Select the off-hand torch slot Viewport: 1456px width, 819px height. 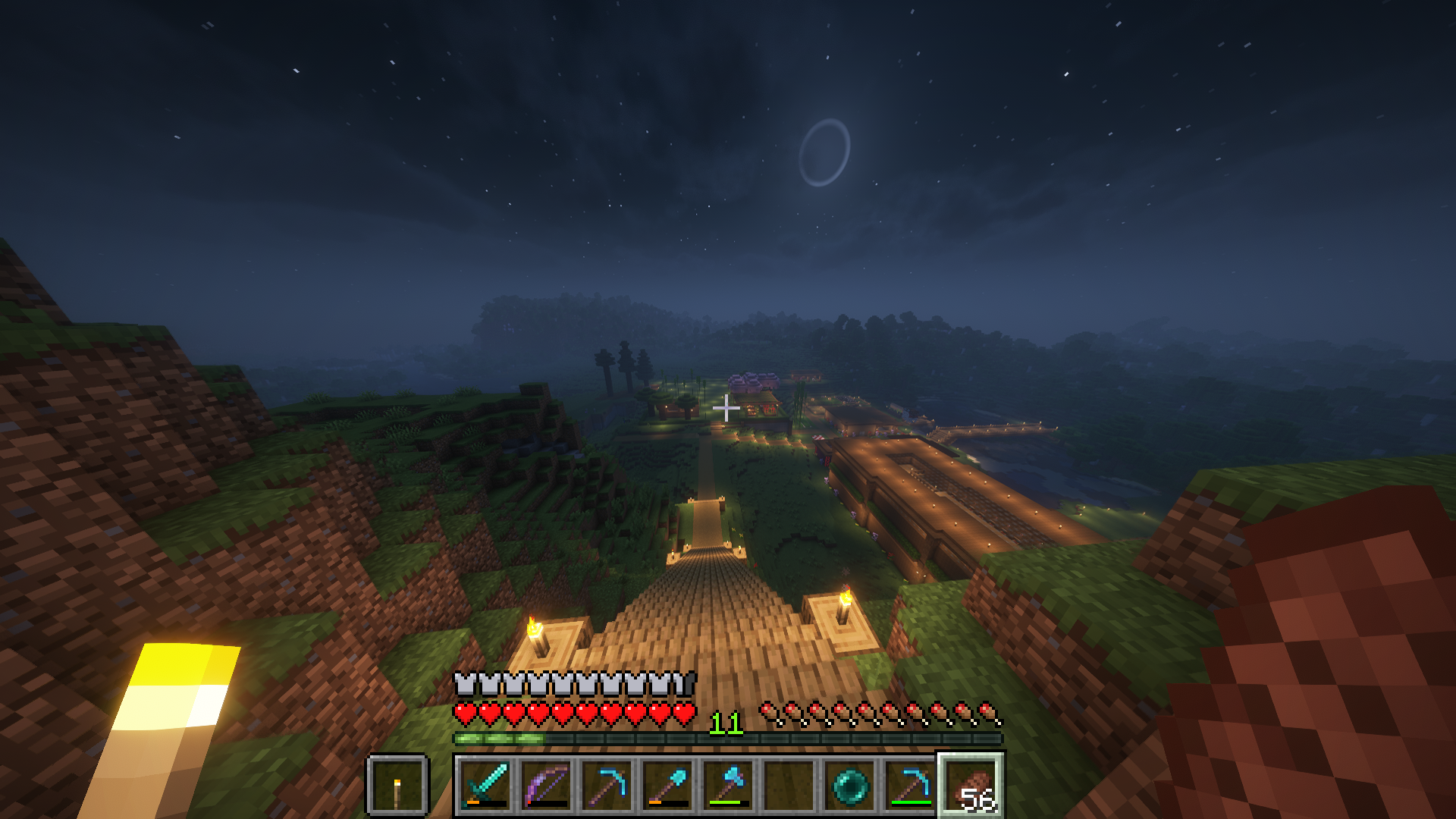[397, 786]
